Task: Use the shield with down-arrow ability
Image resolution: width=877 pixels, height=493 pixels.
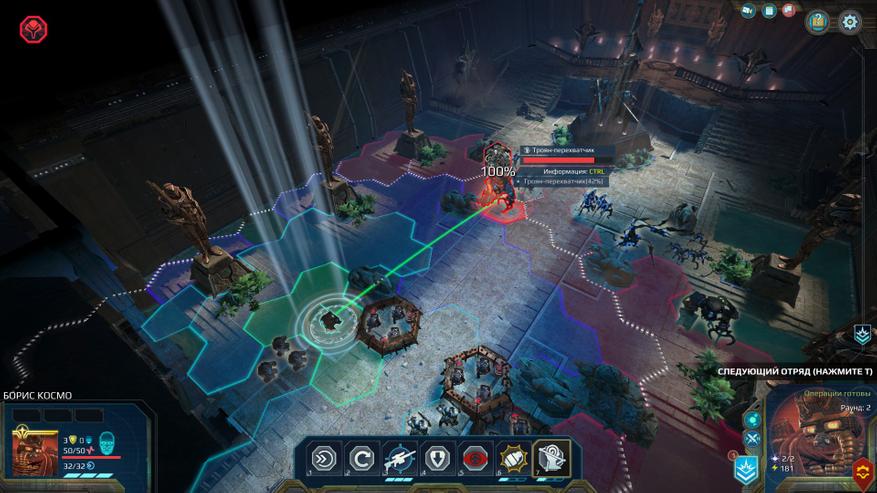Action: pyautogui.click(x=438, y=458)
